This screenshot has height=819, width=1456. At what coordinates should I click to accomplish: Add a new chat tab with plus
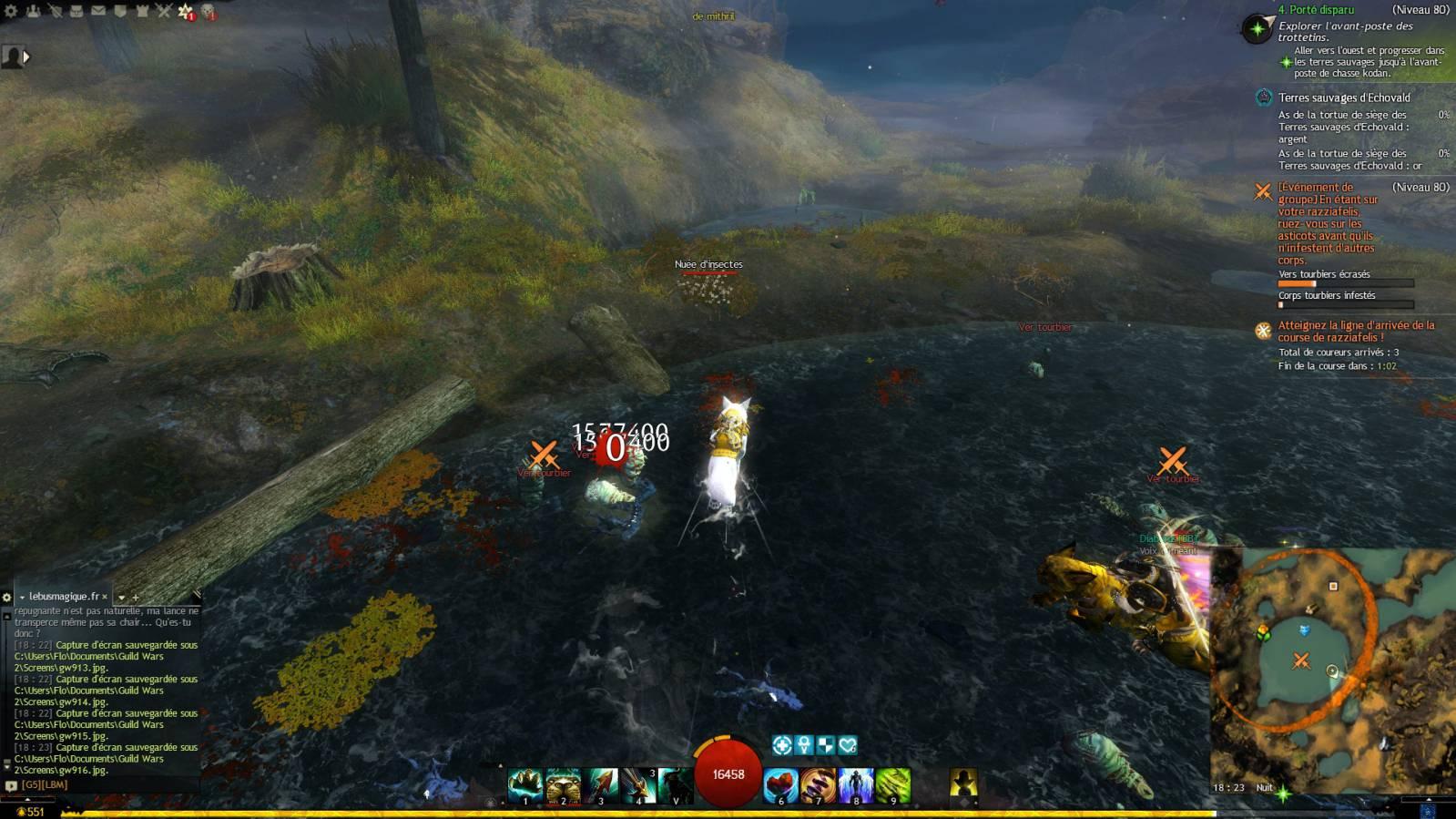(136, 598)
